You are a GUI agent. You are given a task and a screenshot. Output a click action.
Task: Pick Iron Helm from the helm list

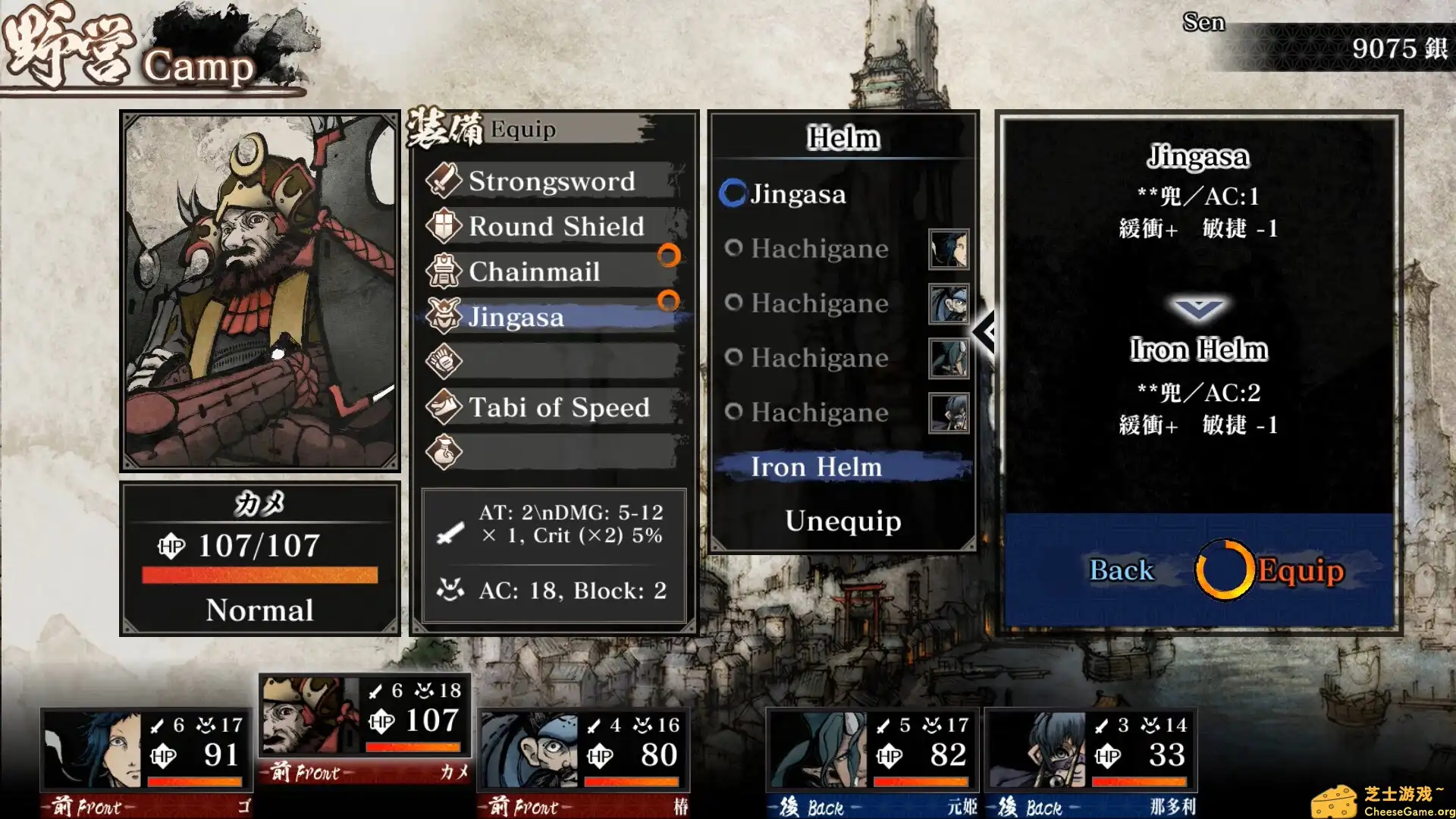click(x=817, y=467)
